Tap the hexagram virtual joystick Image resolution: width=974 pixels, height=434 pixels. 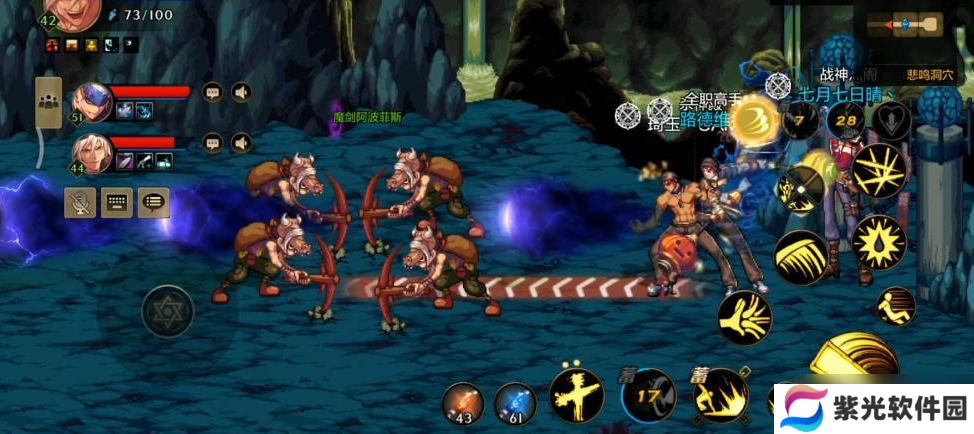point(167,311)
